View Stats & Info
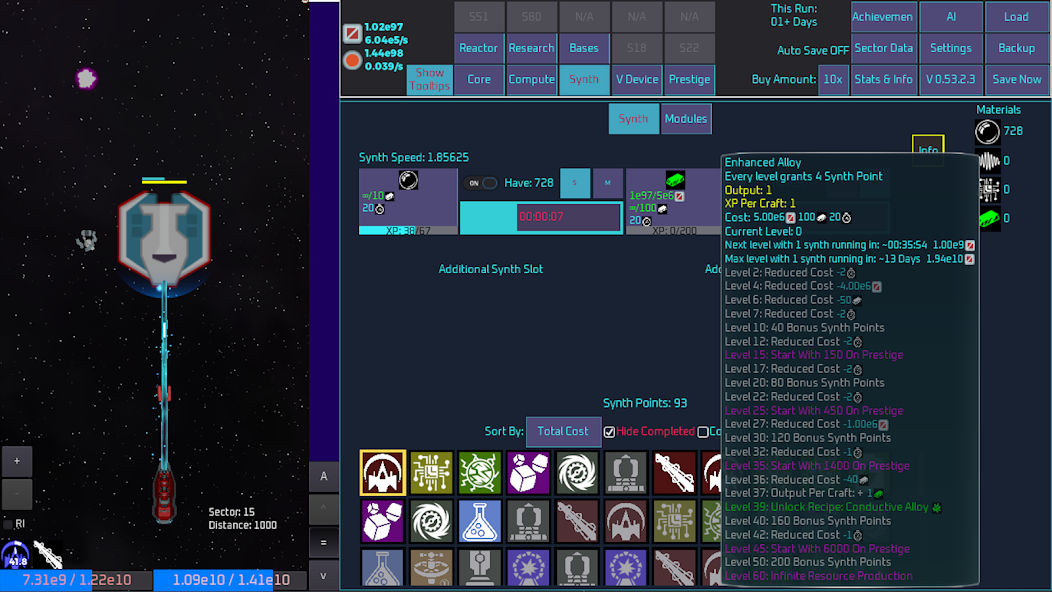The height and width of the screenshot is (592, 1052). coord(884,79)
